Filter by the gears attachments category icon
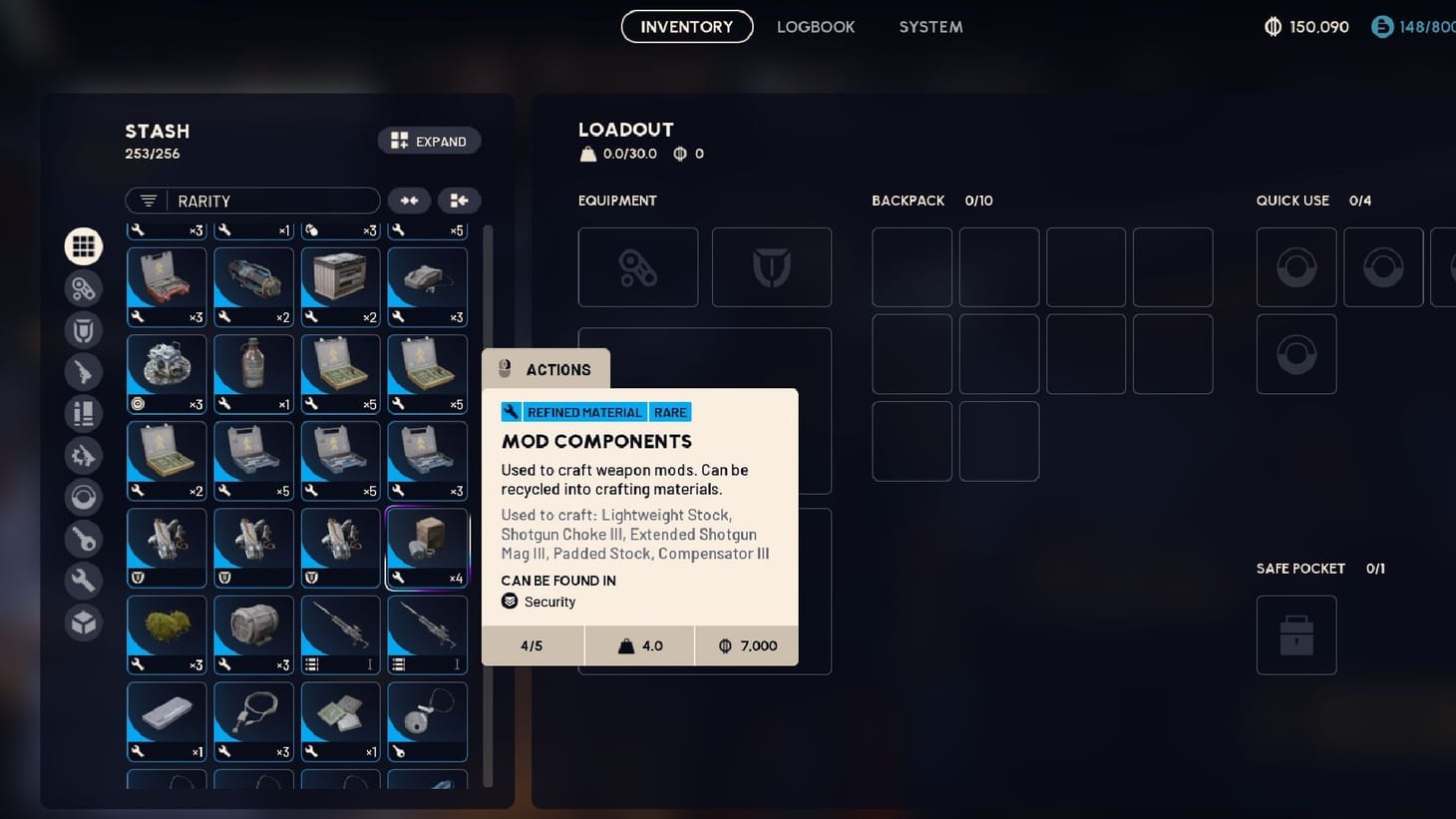This screenshot has width=1456, height=819. [84, 455]
